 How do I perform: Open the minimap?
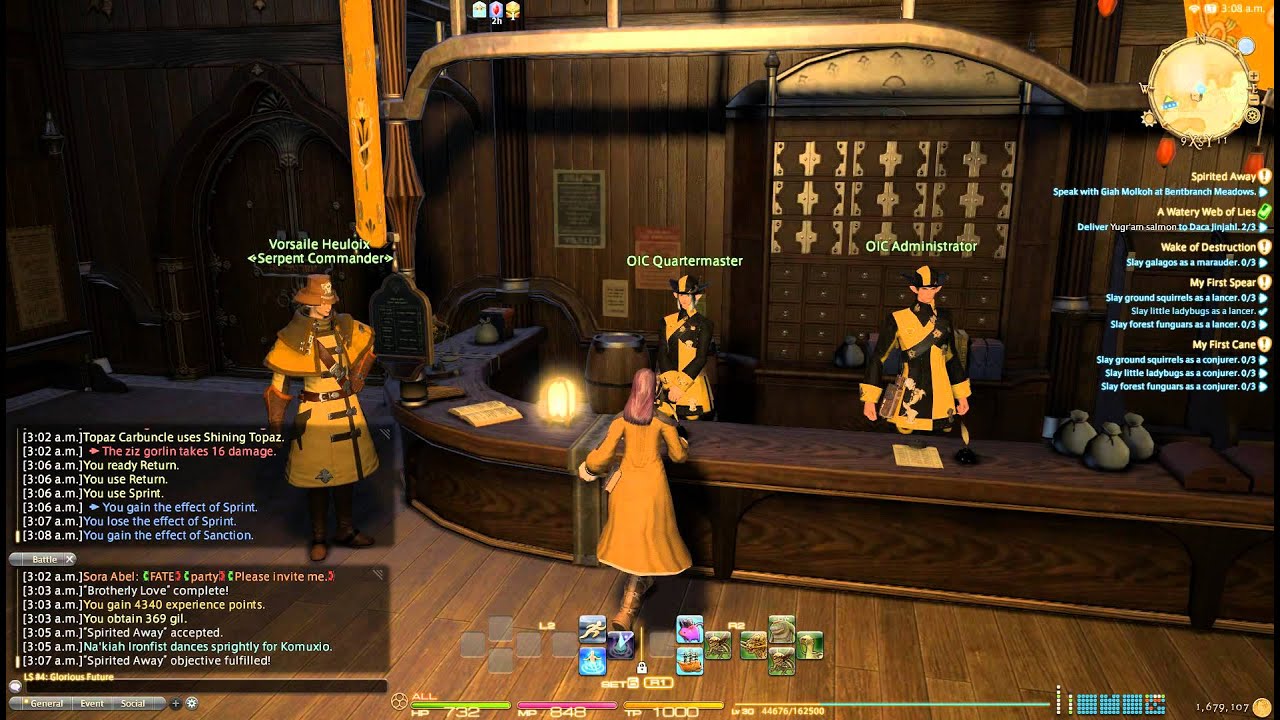point(1199,86)
